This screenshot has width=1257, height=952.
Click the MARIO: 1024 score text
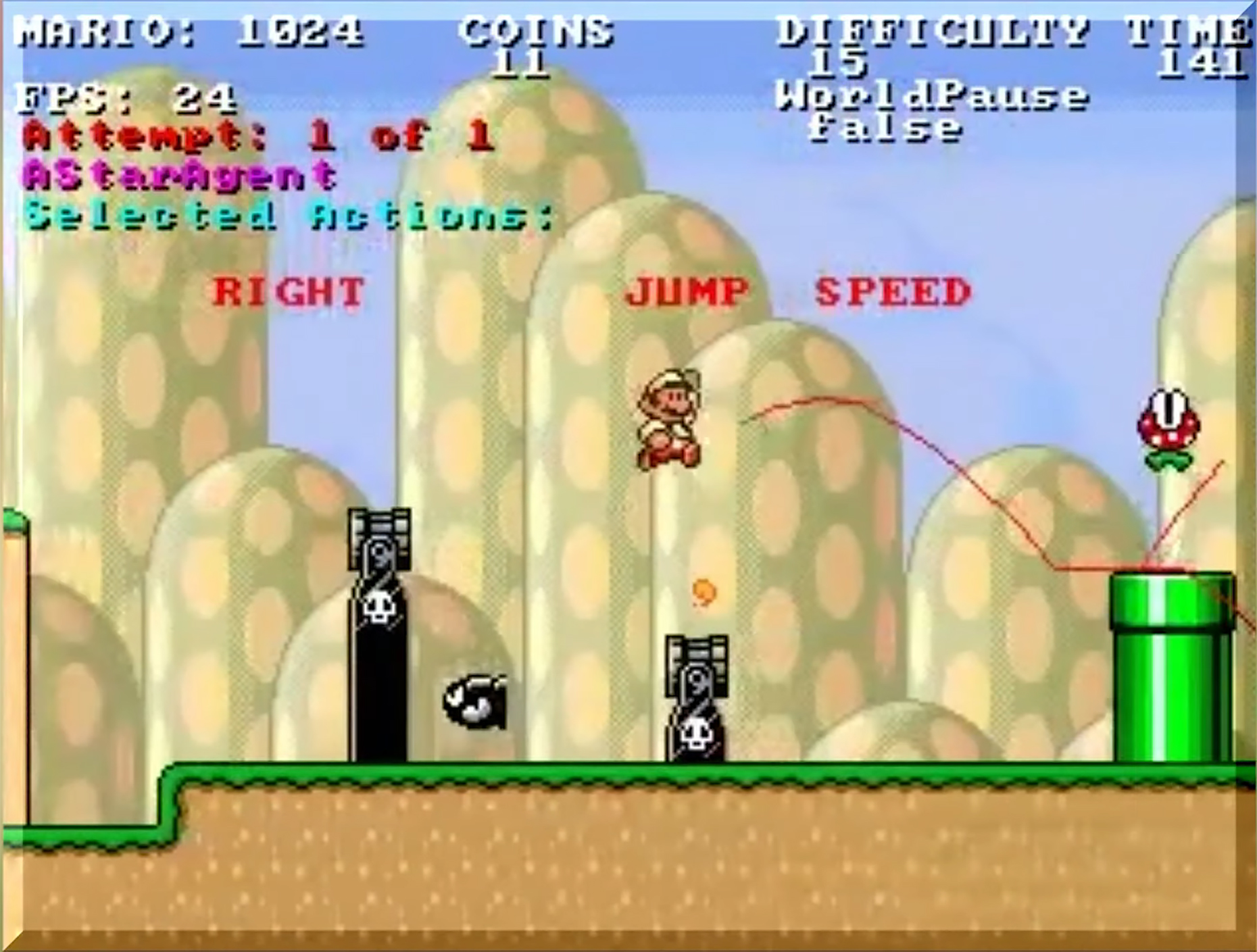coord(189,30)
